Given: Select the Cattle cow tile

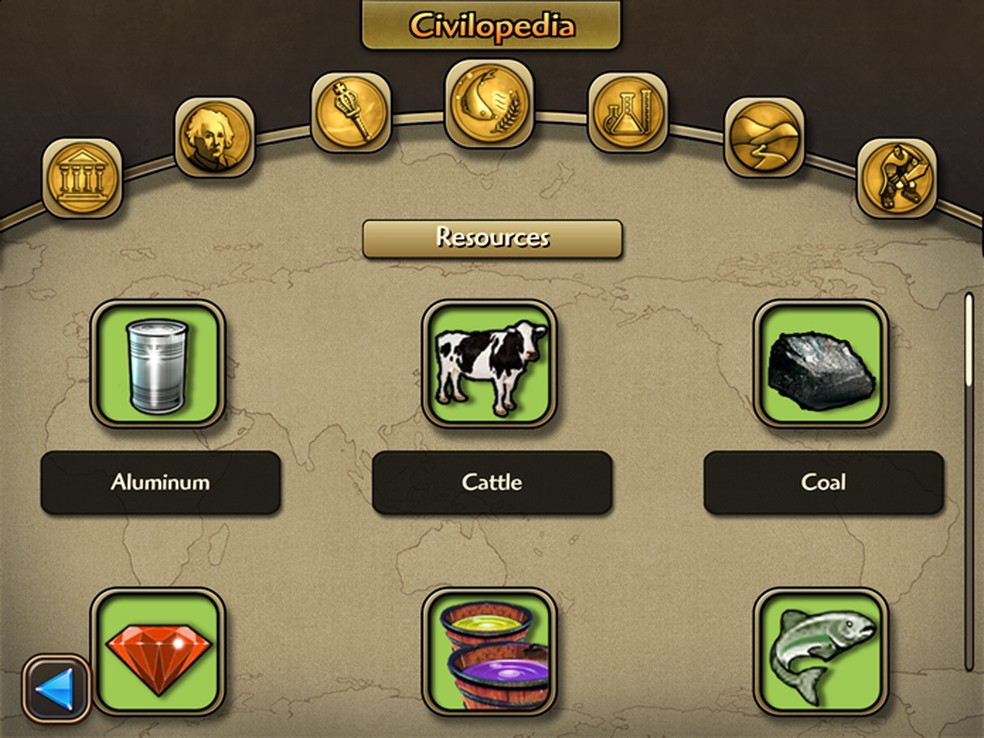Looking at the screenshot, I should [x=490, y=363].
